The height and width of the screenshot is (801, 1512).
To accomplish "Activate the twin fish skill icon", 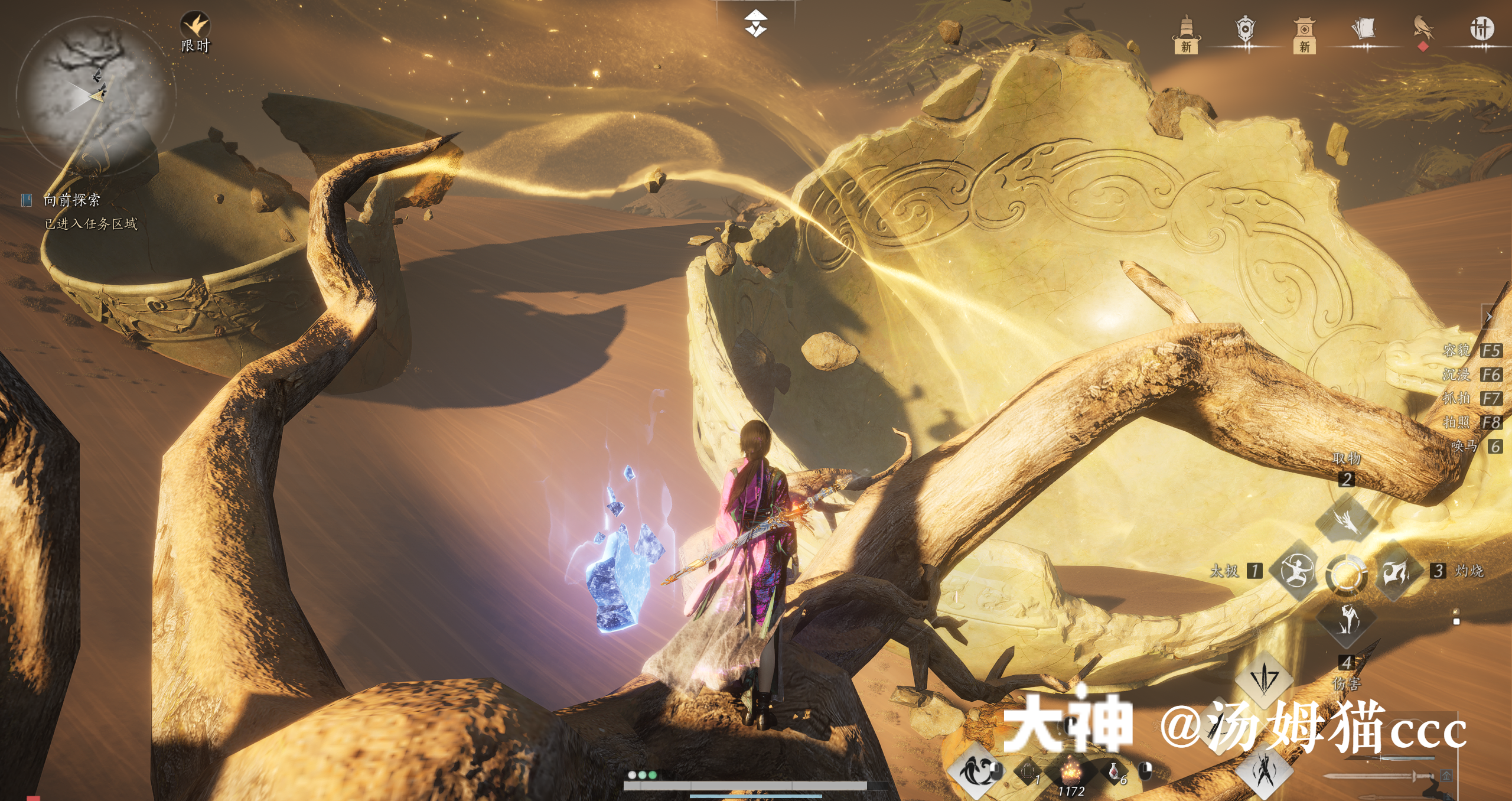I will 973,770.
